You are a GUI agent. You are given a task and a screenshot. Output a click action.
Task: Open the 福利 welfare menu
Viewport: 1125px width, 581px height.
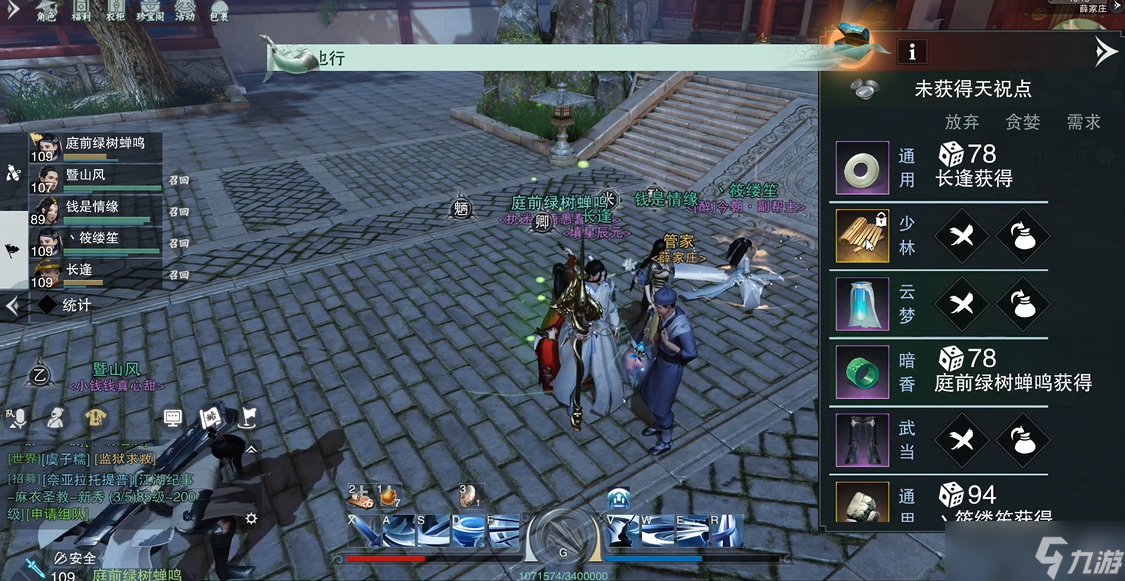click(82, 11)
